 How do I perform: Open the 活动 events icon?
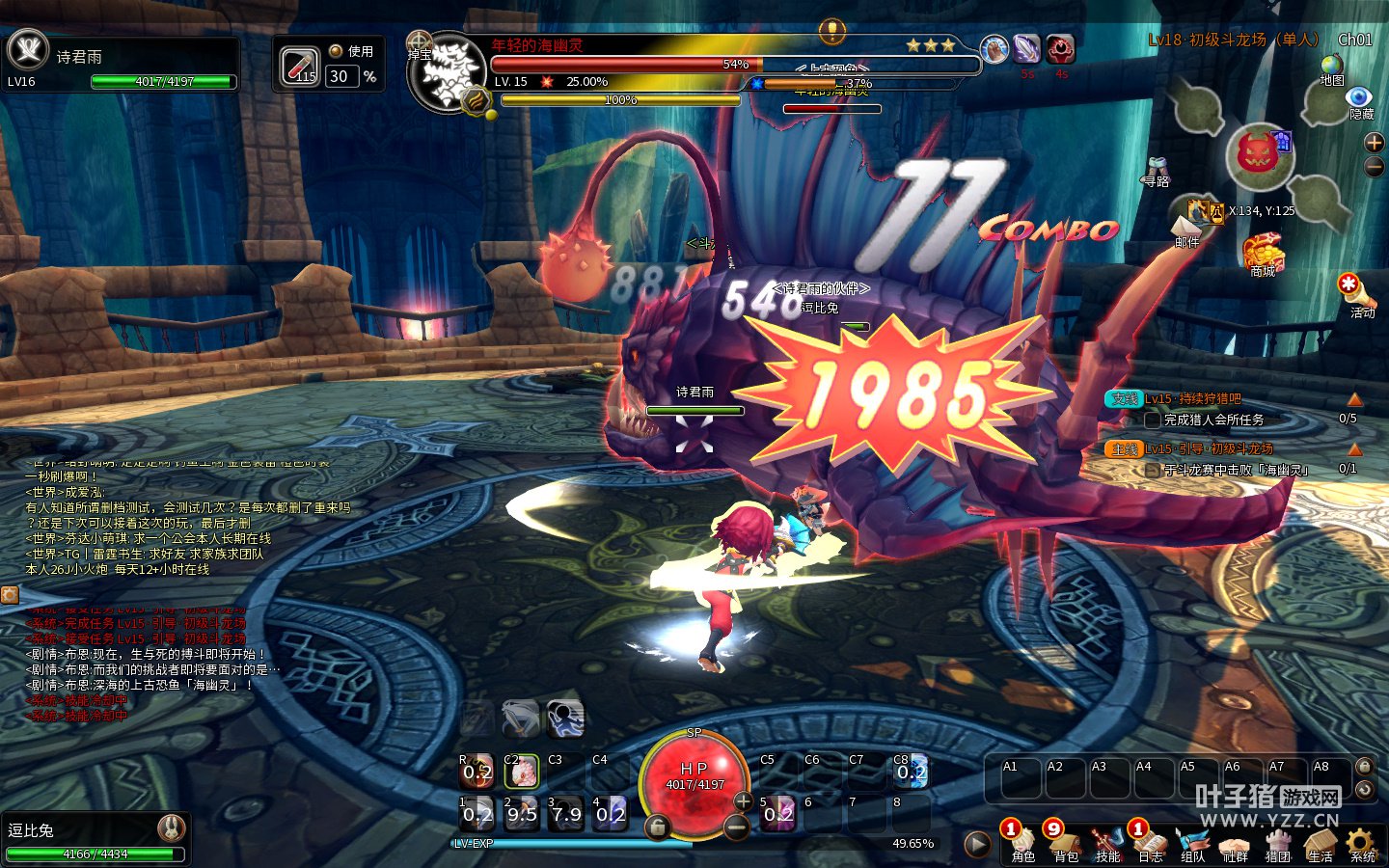[1352, 292]
